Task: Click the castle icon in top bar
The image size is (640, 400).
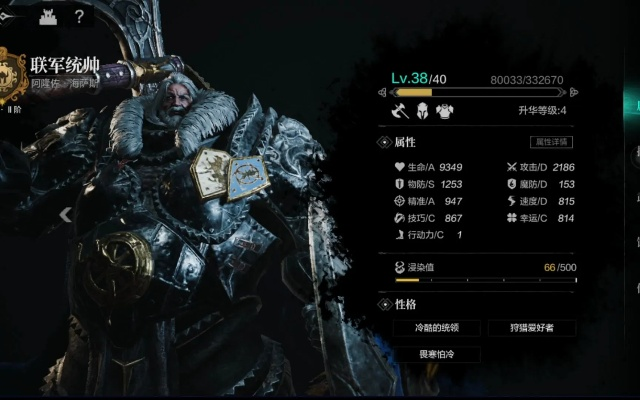Action: [x=46, y=16]
